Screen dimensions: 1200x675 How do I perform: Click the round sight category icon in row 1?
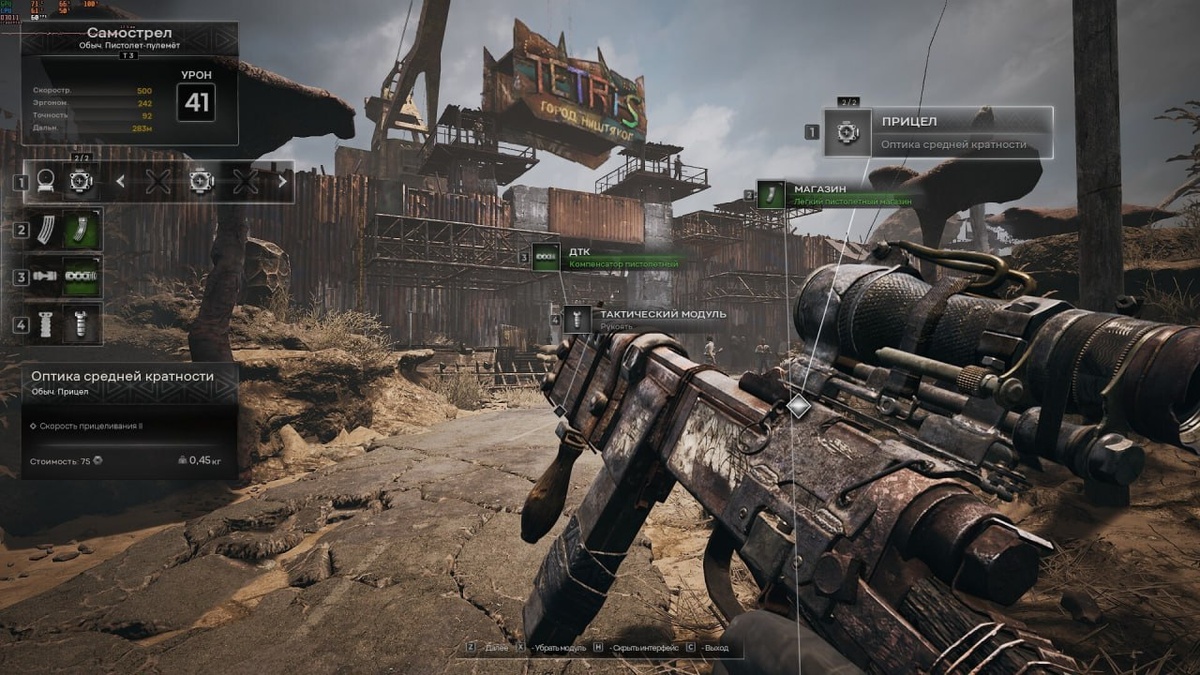pos(45,182)
